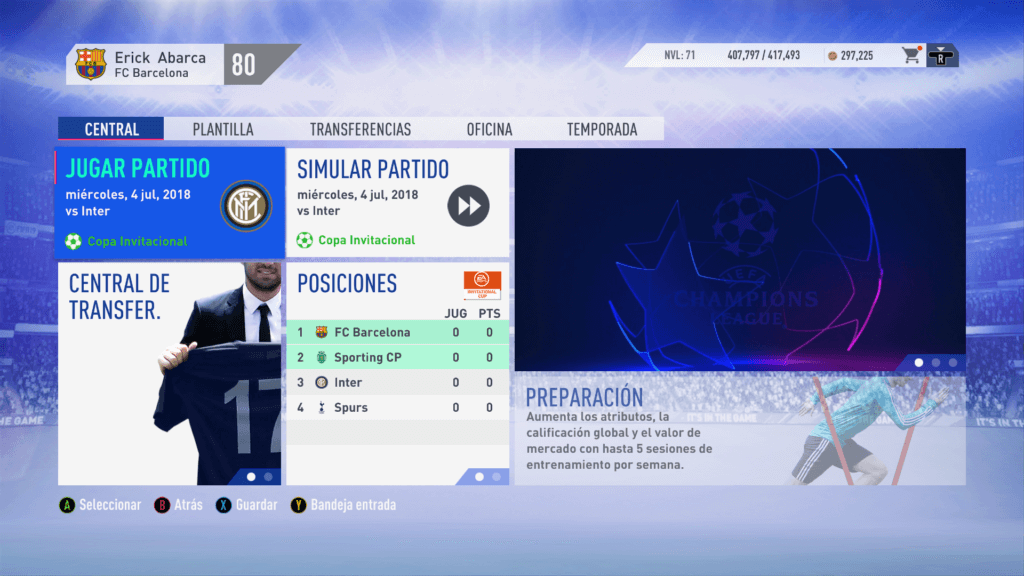Select the Oficina tab
This screenshot has width=1024, height=576.
[489, 129]
